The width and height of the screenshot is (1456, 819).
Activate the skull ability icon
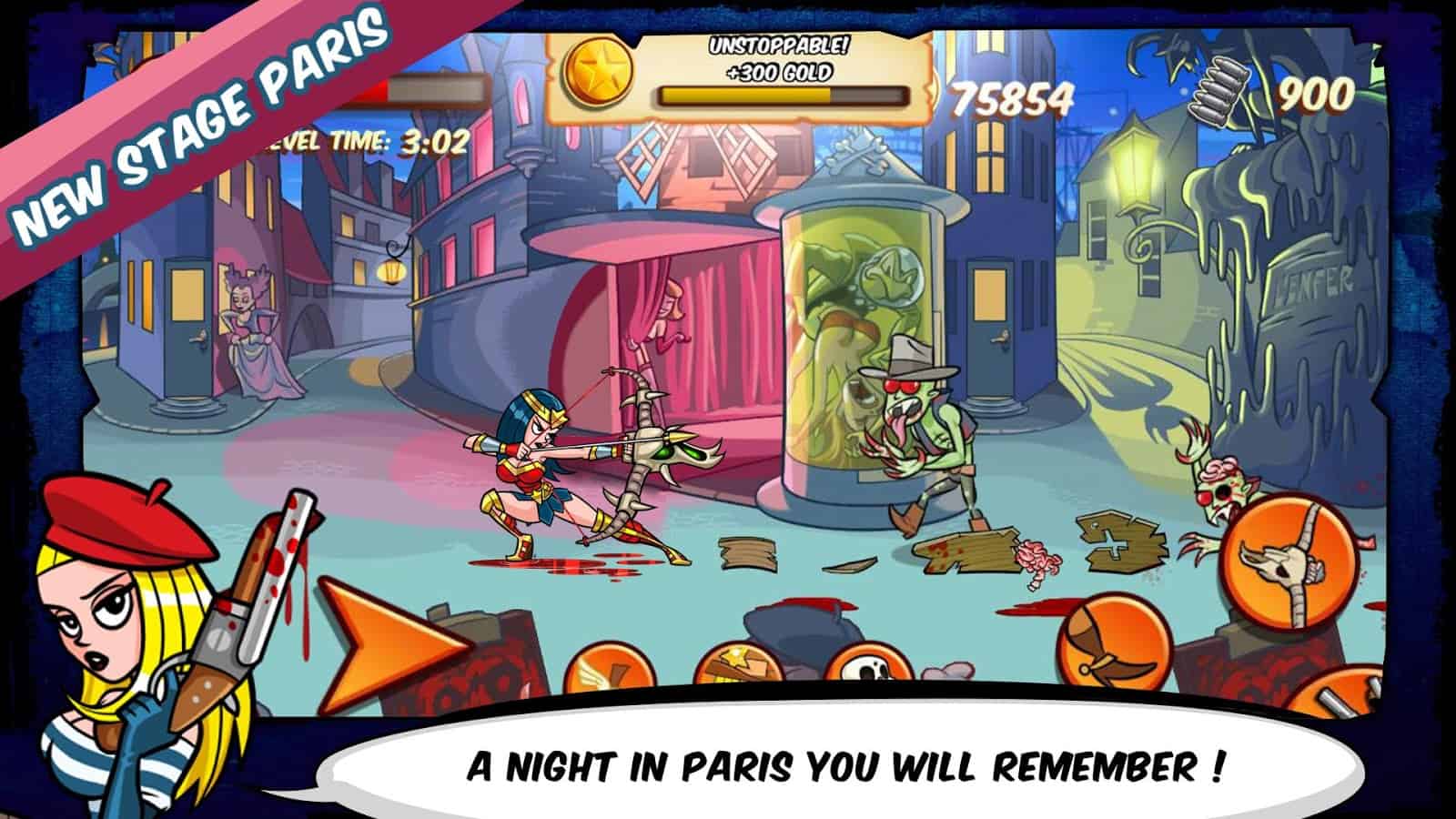pos(867,673)
